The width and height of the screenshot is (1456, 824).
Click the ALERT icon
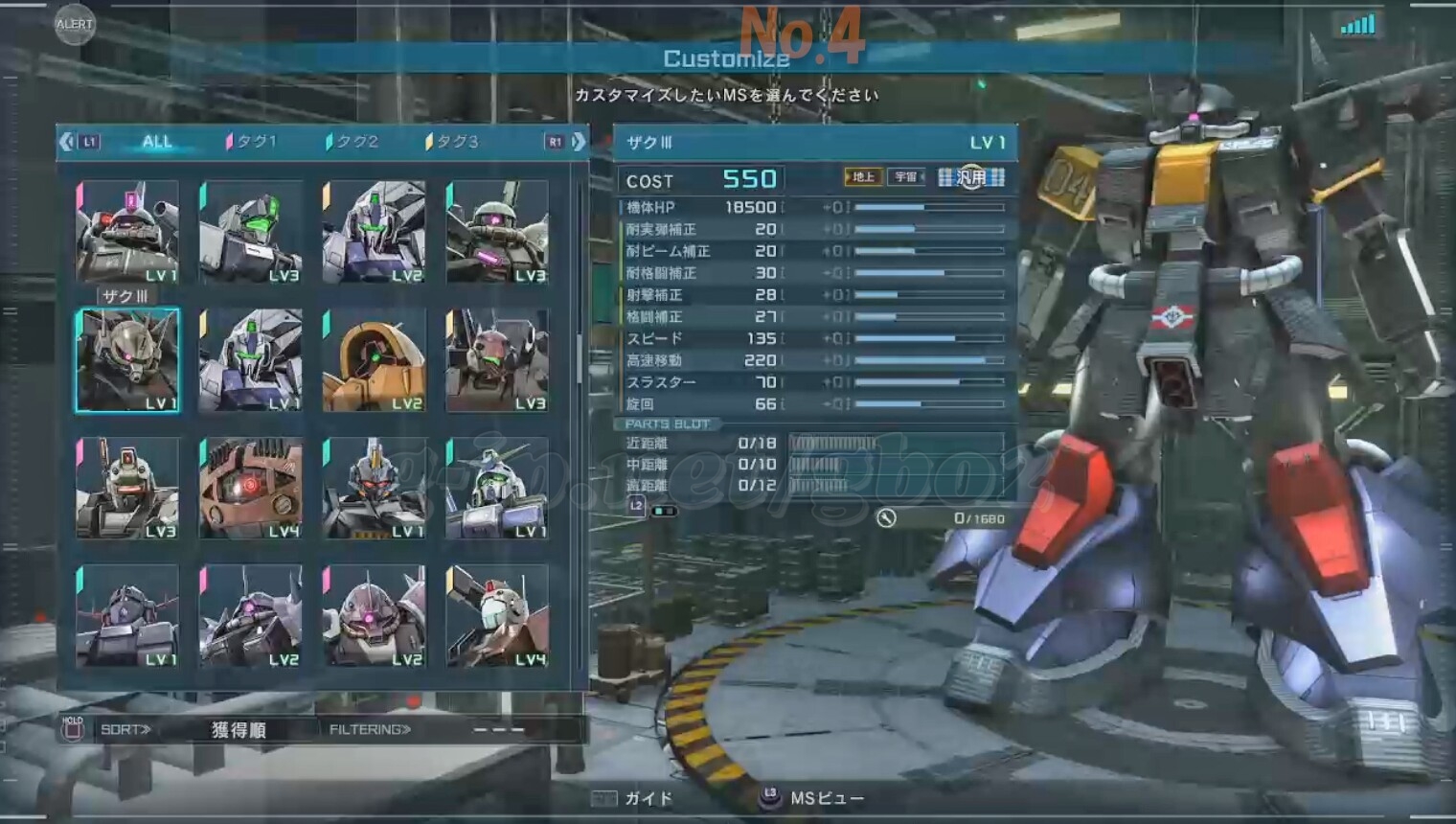75,24
